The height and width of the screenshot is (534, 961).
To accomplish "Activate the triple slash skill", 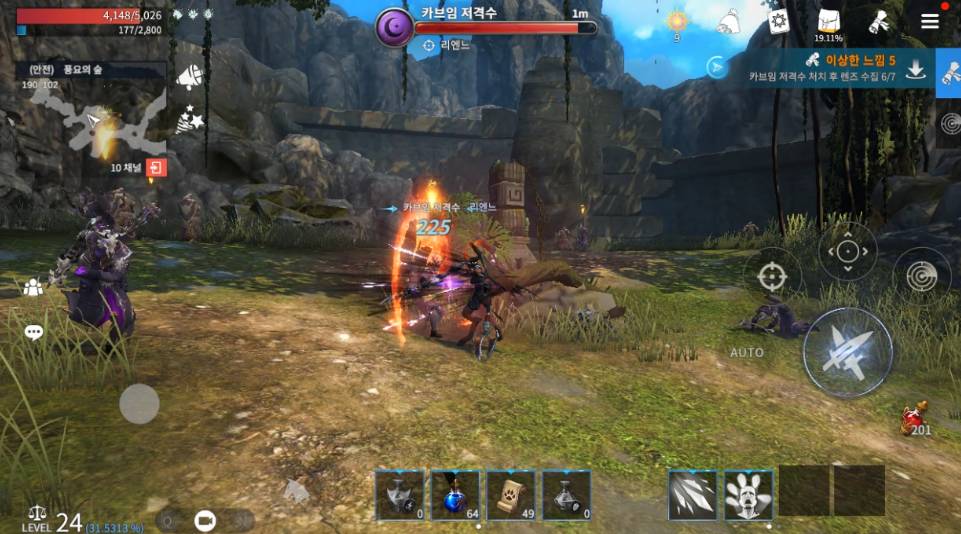I will [x=693, y=494].
